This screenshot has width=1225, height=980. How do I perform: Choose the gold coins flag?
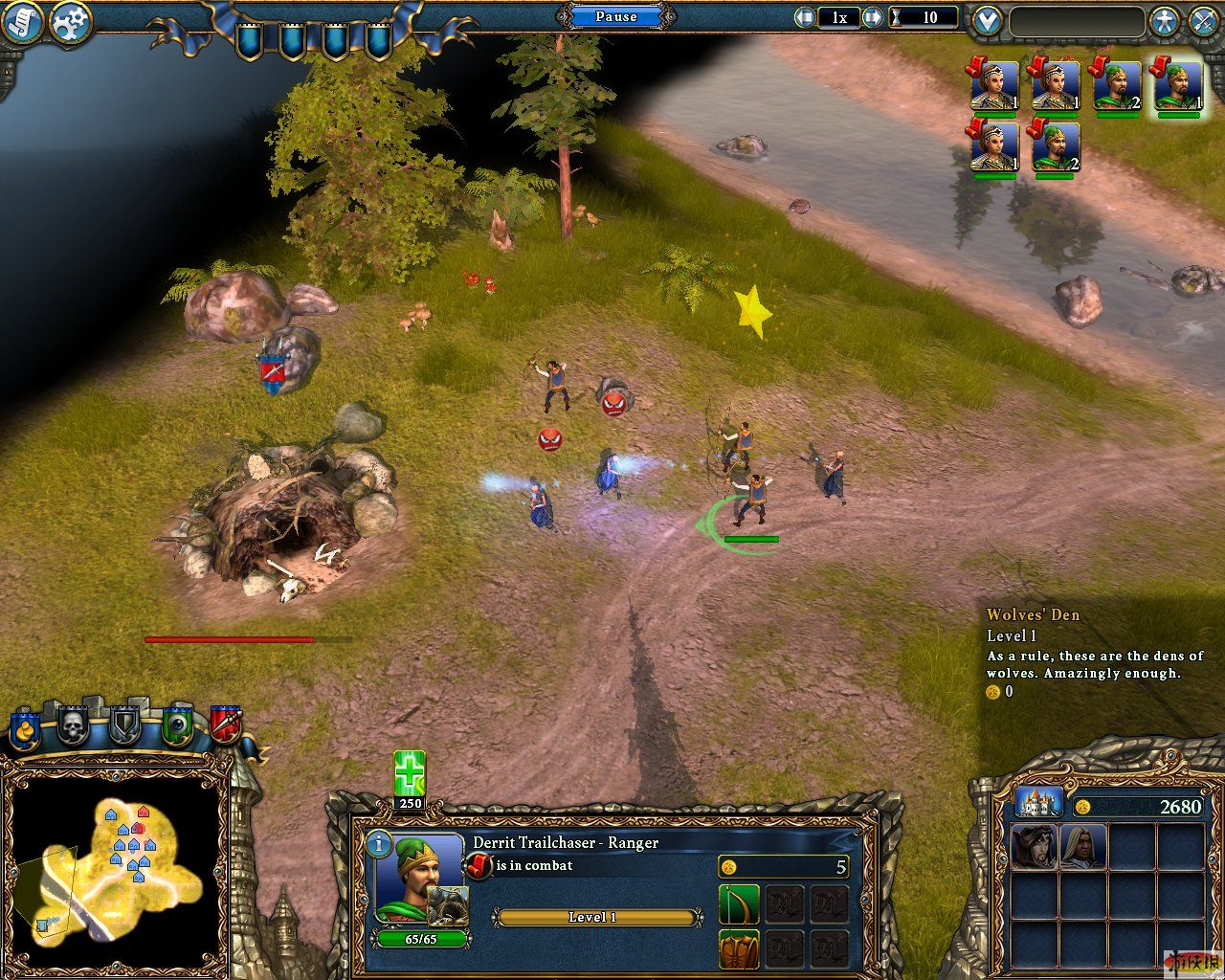[26, 729]
